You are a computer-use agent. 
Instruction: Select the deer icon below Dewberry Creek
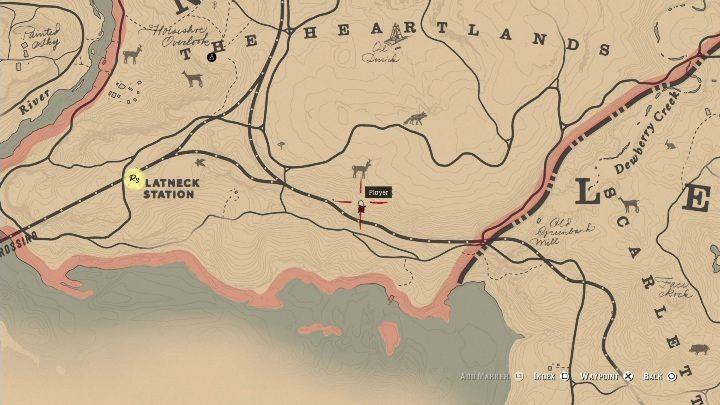[628, 205]
